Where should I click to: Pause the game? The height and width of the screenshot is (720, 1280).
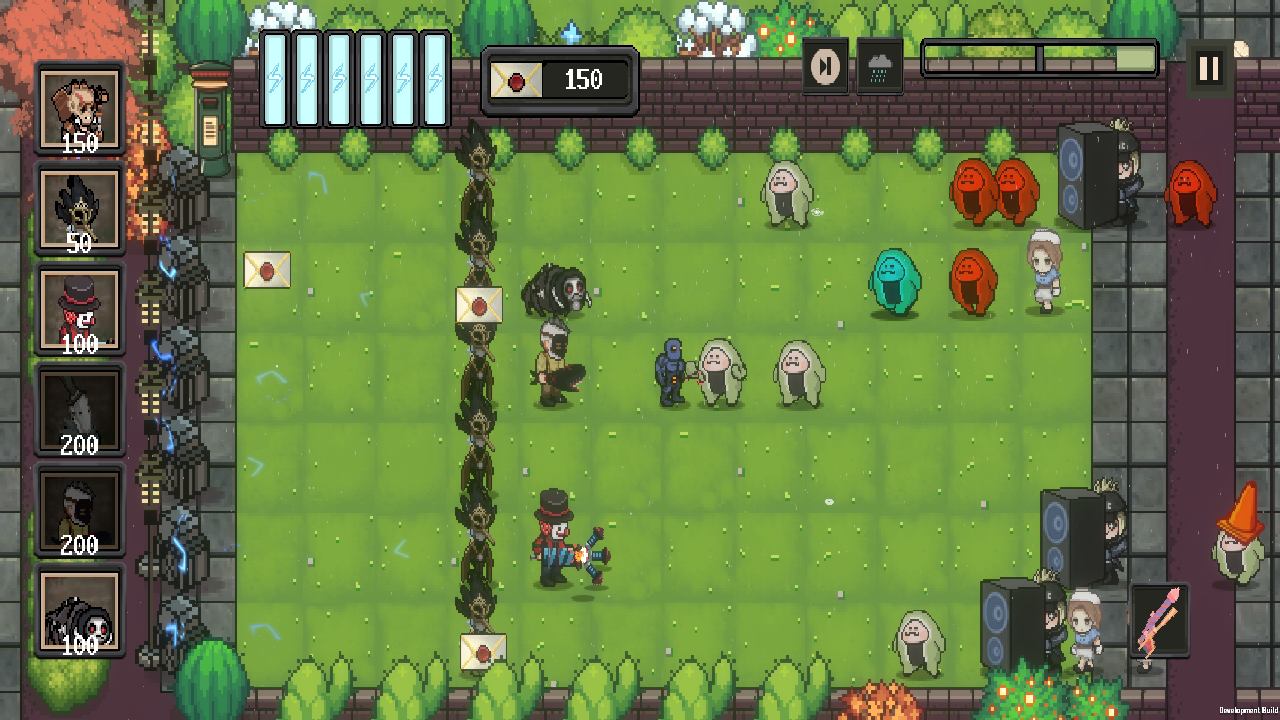(x=1209, y=68)
